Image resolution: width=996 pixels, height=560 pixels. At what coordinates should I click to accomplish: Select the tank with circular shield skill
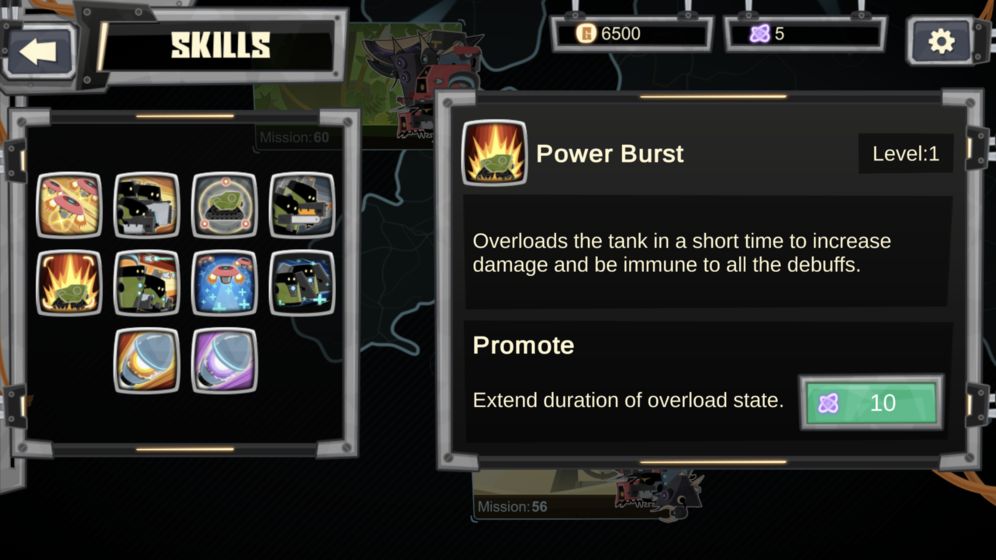pos(224,205)
